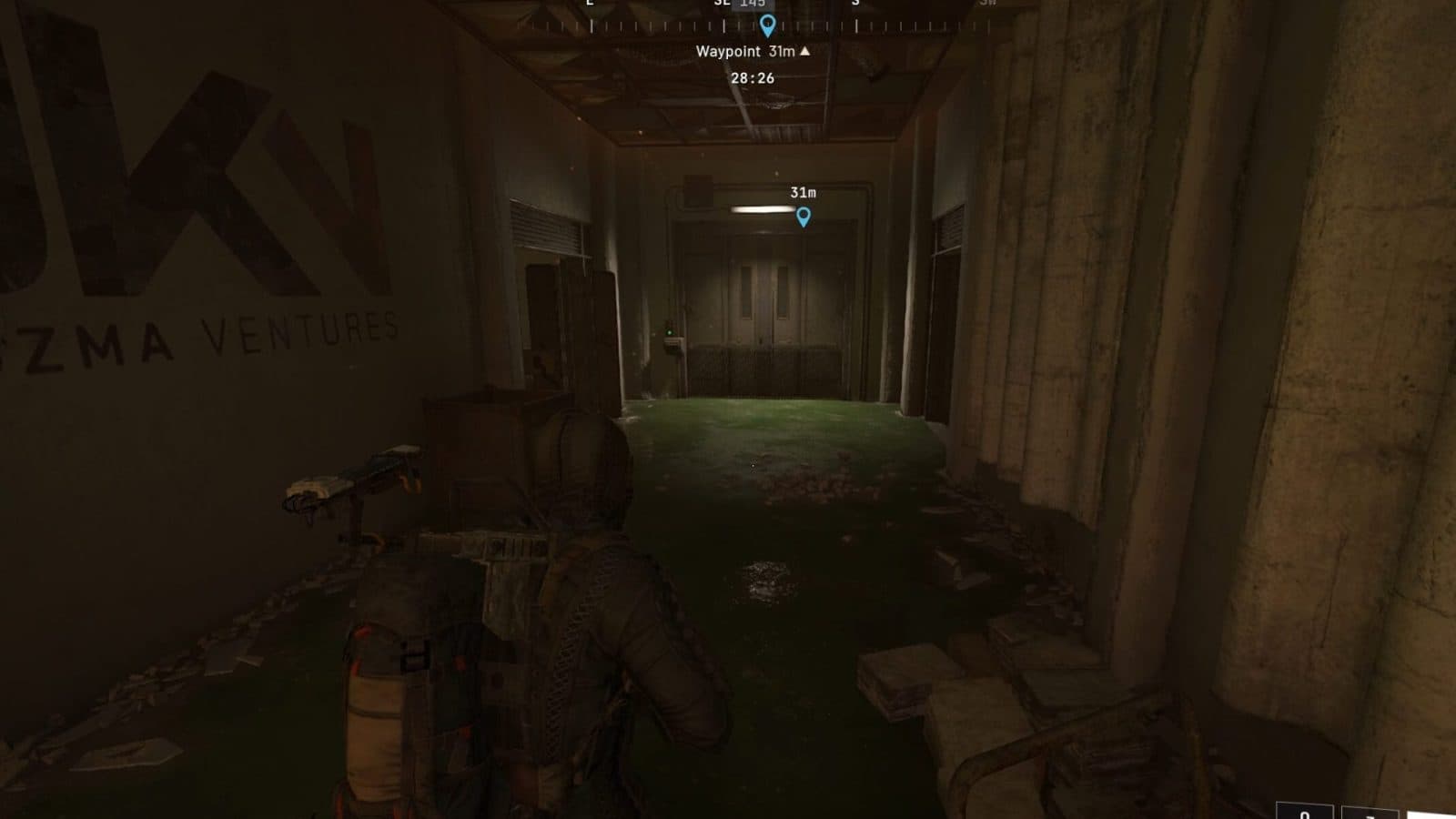Viewport: 1456px width, 819px height.
Task: Select the 145 heading readout on the compass
Action: pyautogui.click(x=753, y=5)
